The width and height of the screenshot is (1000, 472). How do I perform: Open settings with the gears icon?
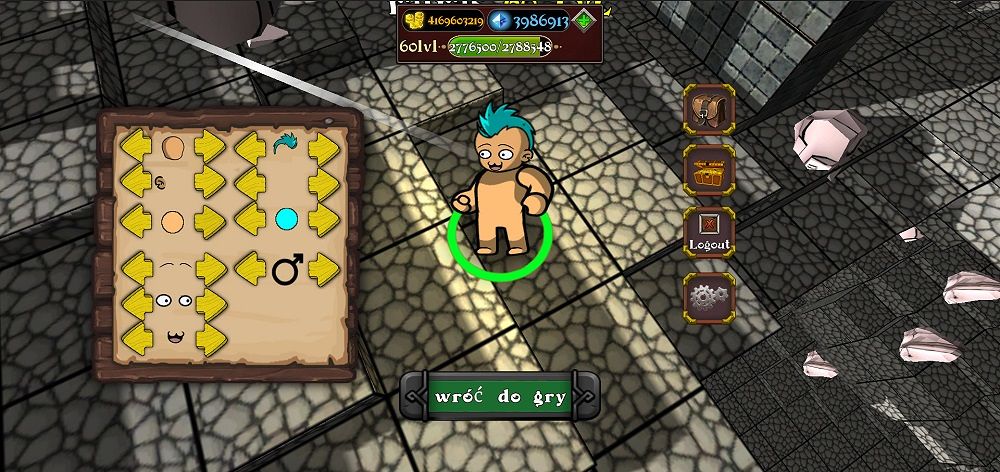pyautogui.click(x=709, y=296)
